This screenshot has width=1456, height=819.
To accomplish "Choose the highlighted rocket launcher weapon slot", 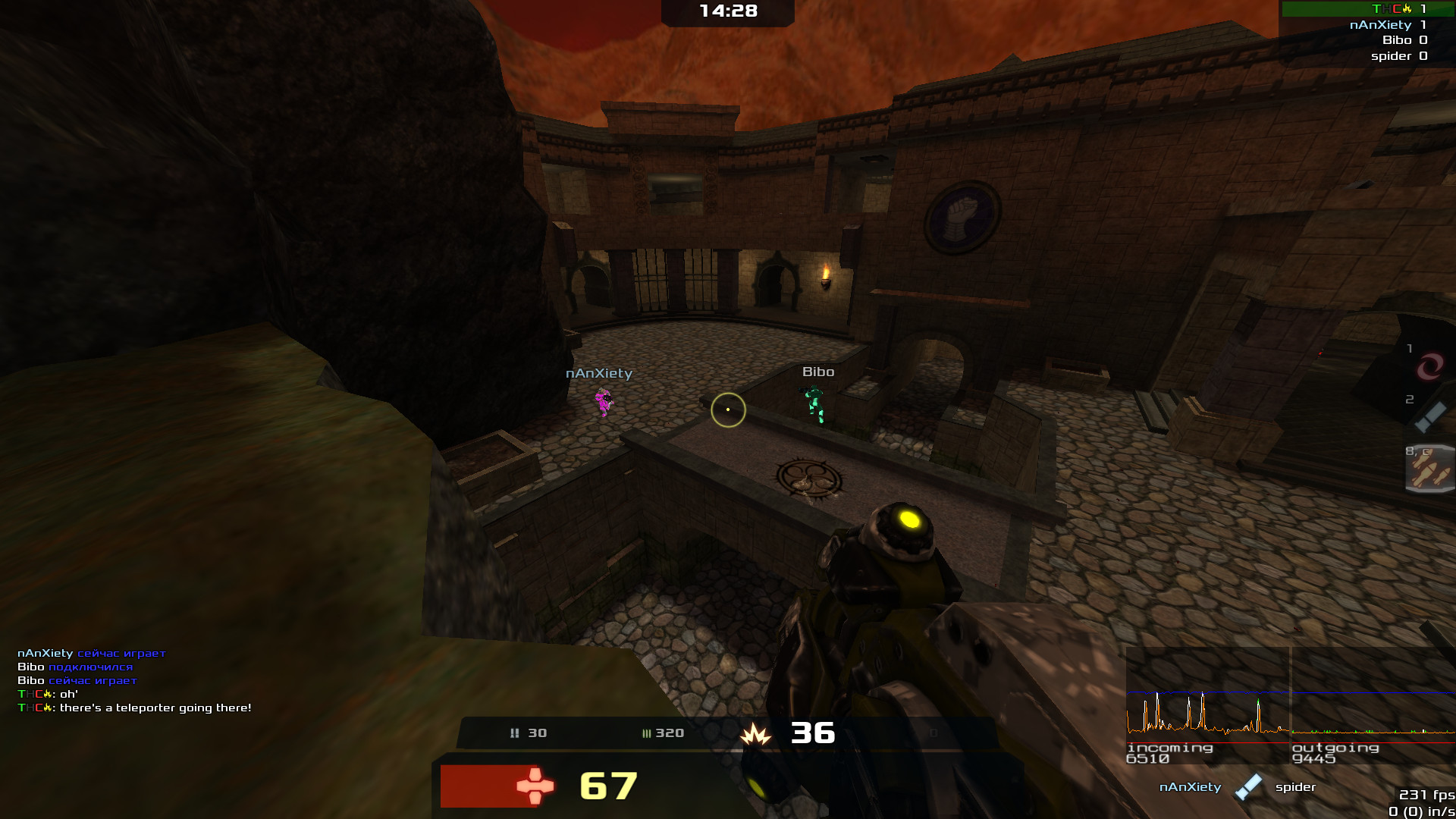I will [x=1430, y=469].
